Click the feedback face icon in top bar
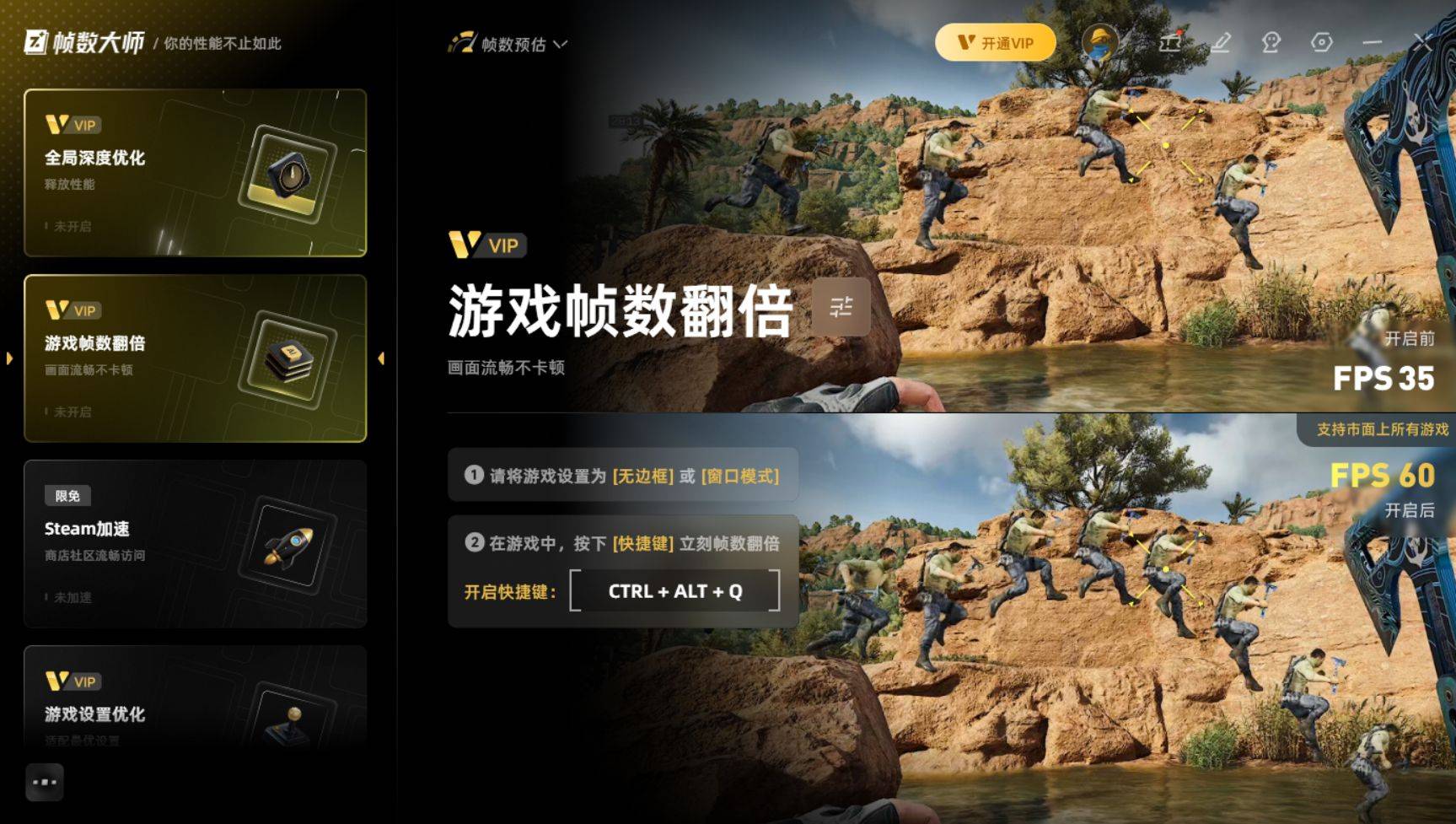Image resolution: width=1456 pixels, height=824 pixels. [1273, 42]
